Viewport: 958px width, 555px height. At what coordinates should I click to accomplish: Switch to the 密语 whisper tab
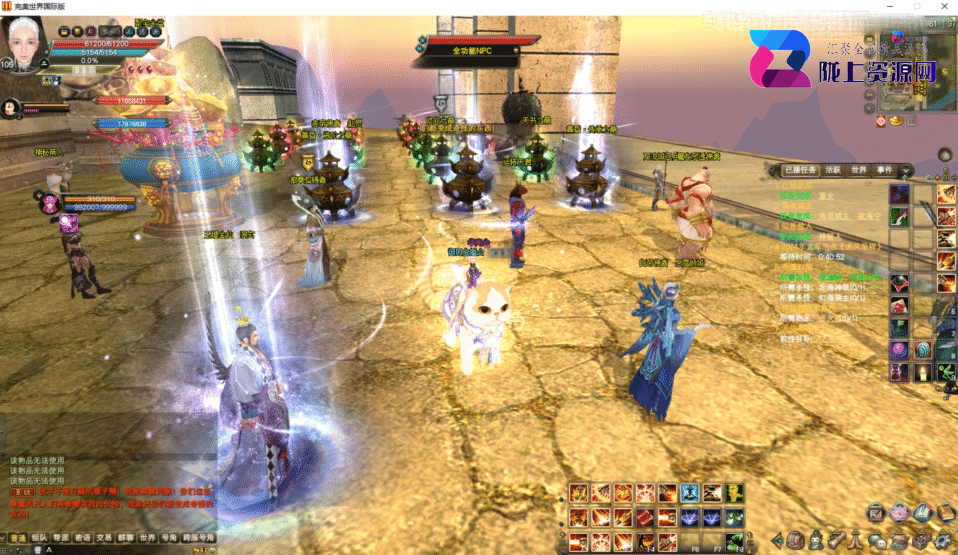point(83,537)
